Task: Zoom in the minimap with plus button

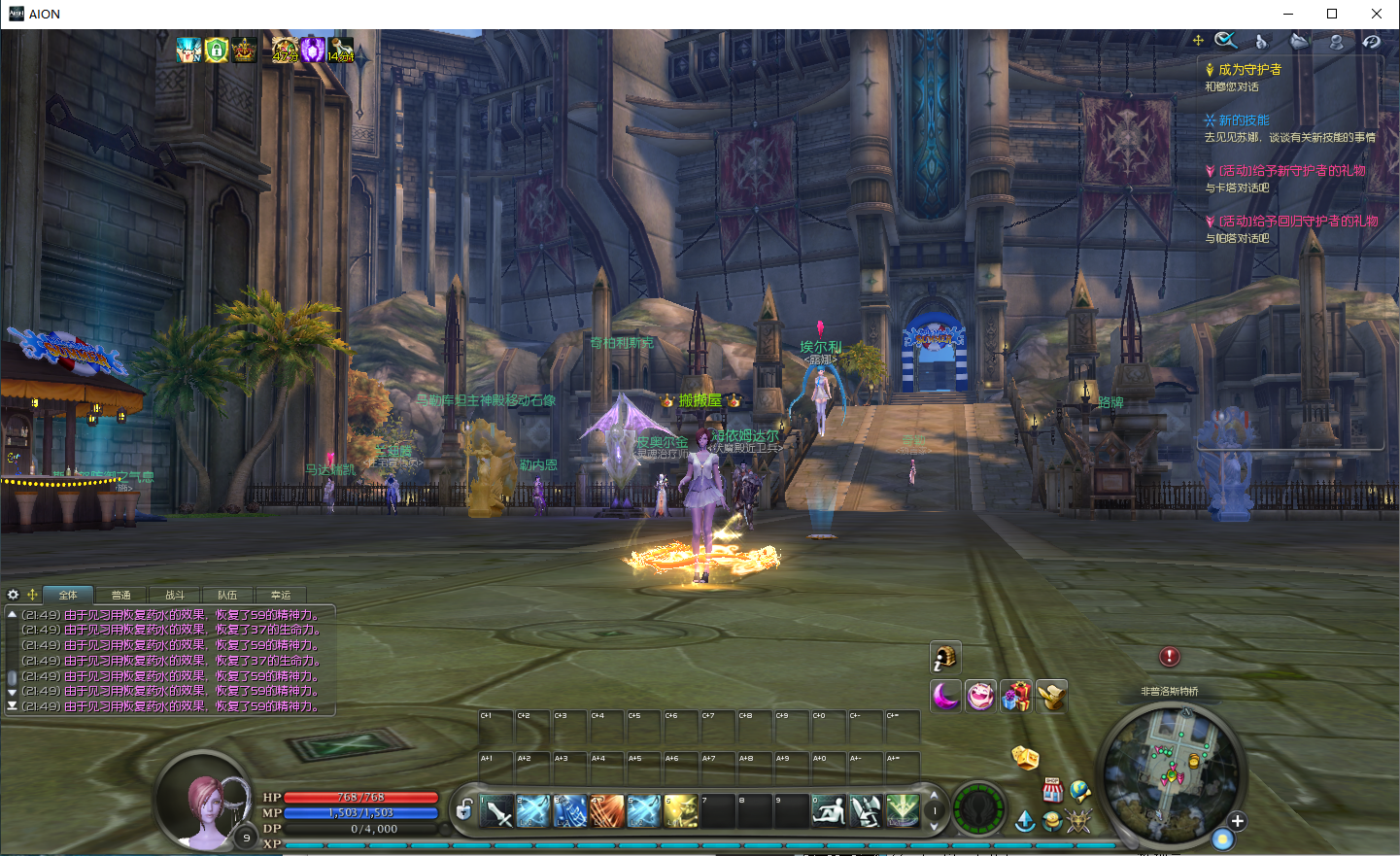Action: tap(1237, 822)
